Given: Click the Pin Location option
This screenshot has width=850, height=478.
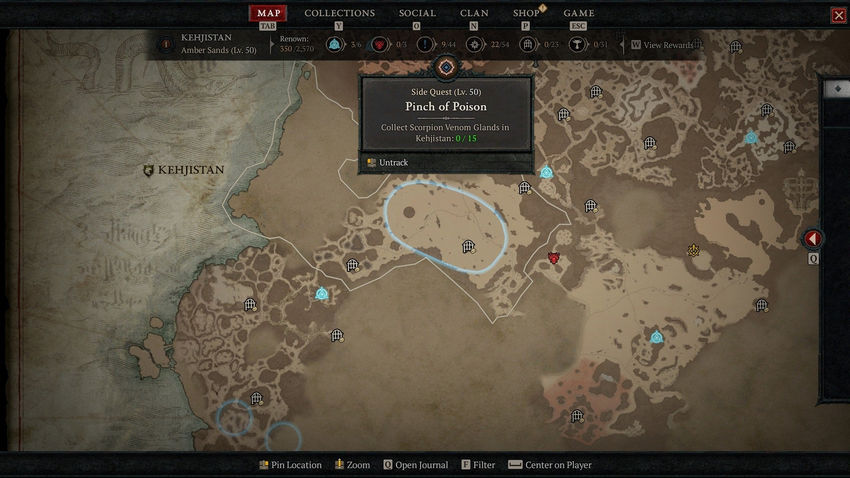Looking at the screenshot, I should coord(290,465).
